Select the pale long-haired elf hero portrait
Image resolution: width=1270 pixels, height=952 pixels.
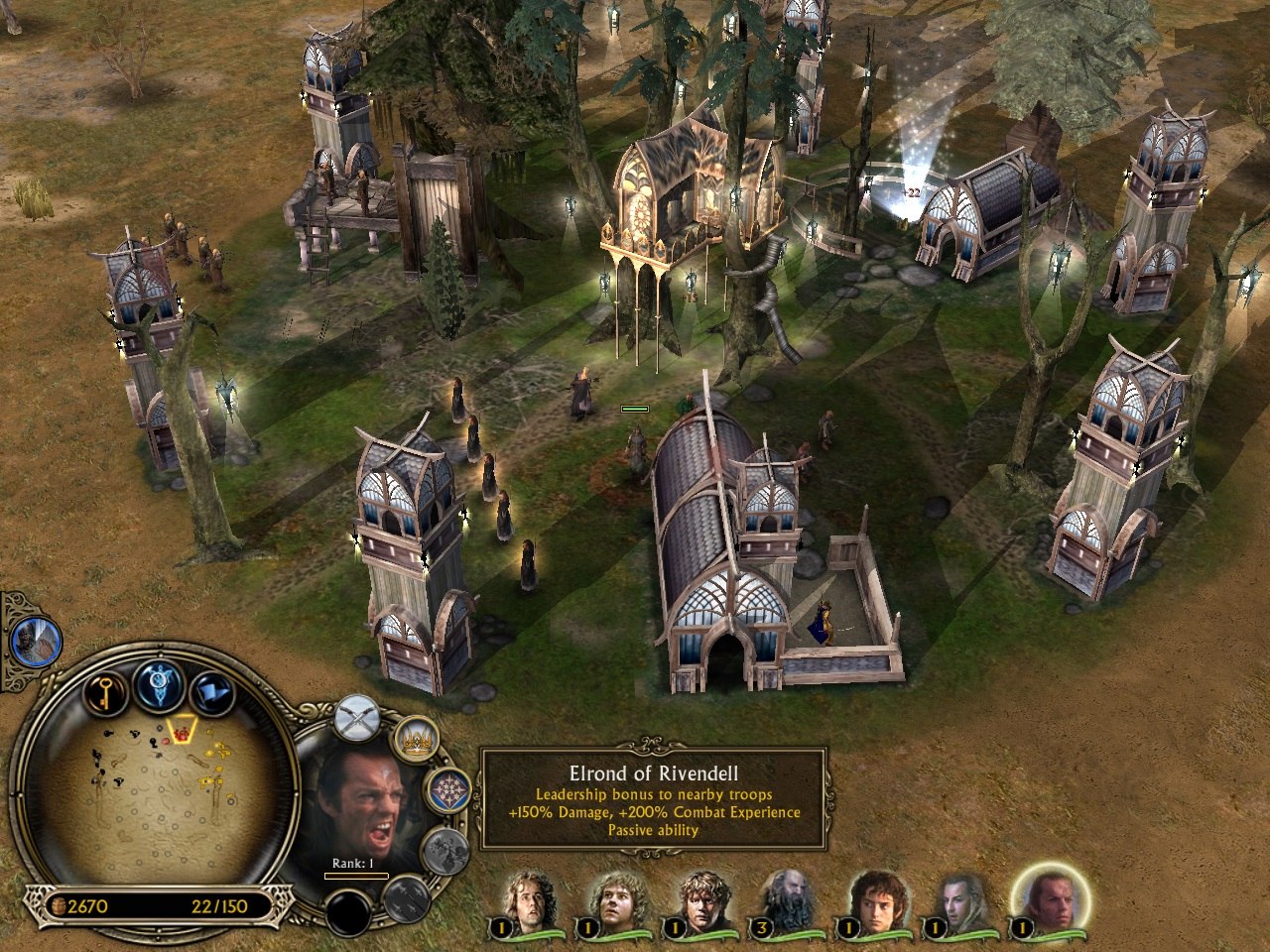click(962, 902)
